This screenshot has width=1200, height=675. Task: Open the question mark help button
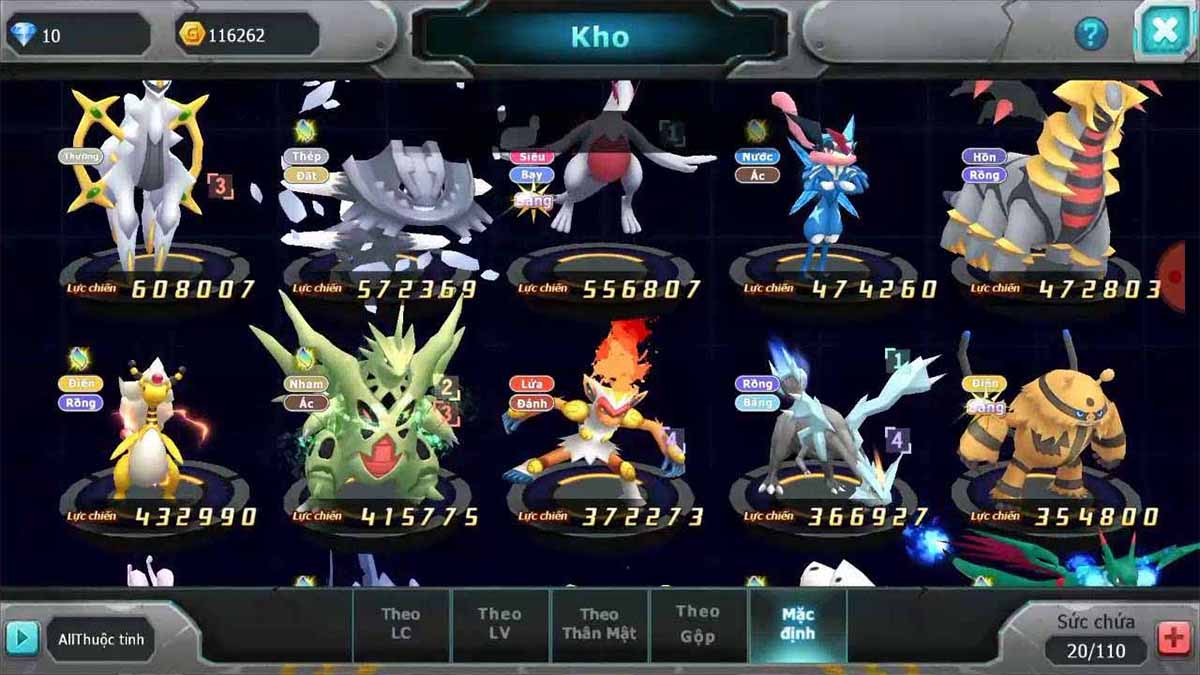click(1091, 35)
